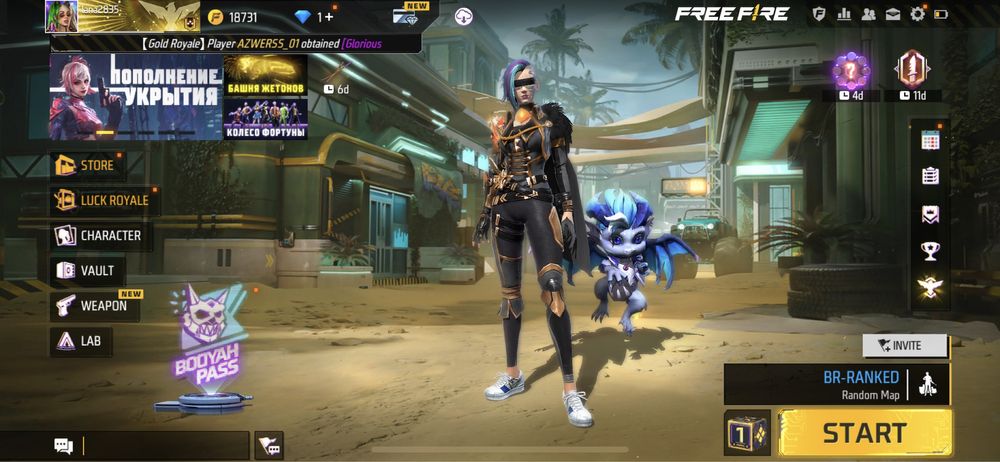Open the mail envelope icon

(892, 14)
